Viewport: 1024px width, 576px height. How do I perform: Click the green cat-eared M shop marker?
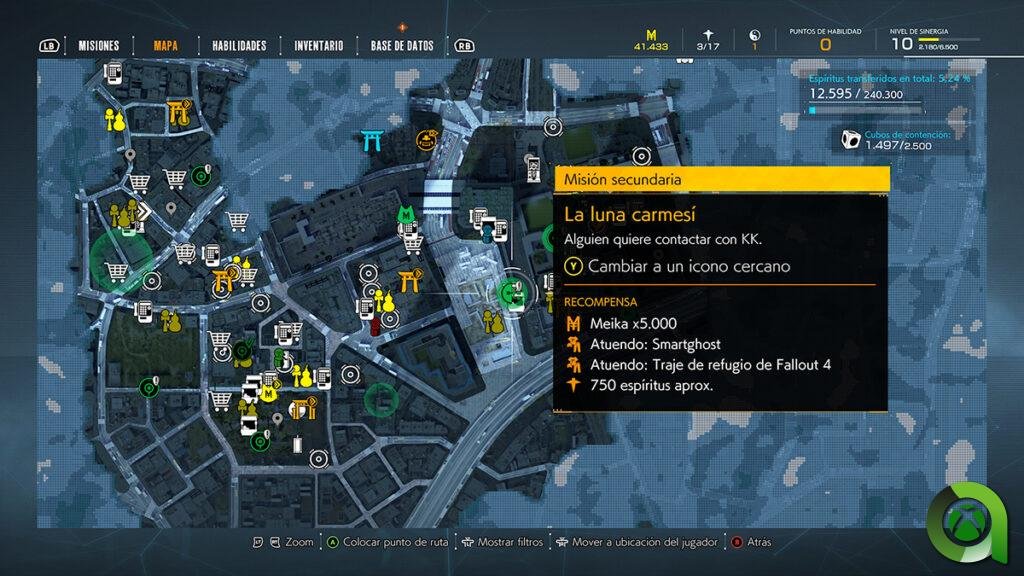click(405, 214)
